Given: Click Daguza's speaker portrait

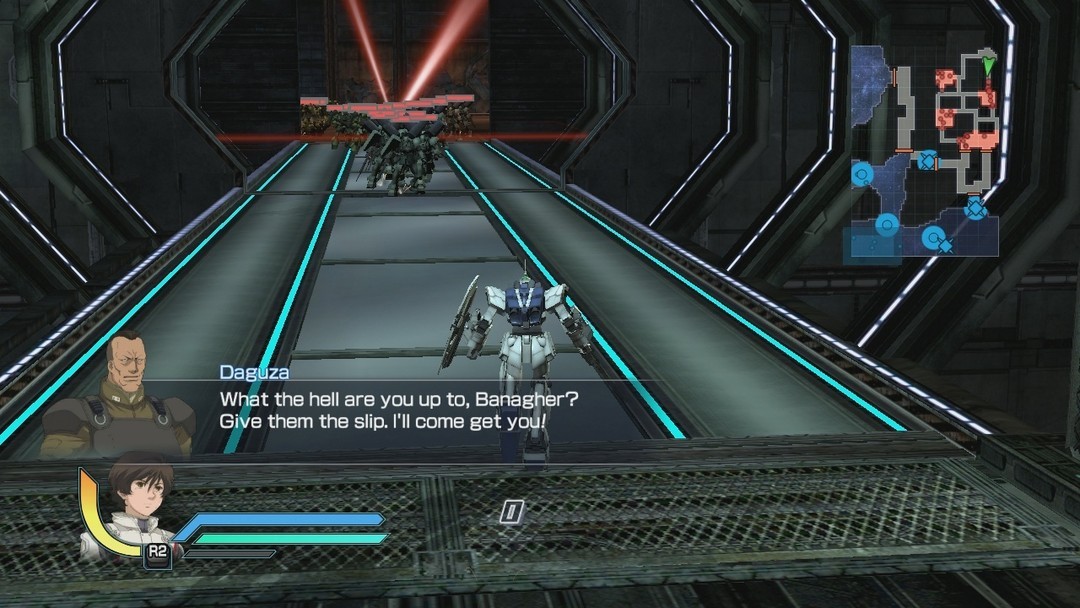Looking at the screenshot, I should [120, 393].
